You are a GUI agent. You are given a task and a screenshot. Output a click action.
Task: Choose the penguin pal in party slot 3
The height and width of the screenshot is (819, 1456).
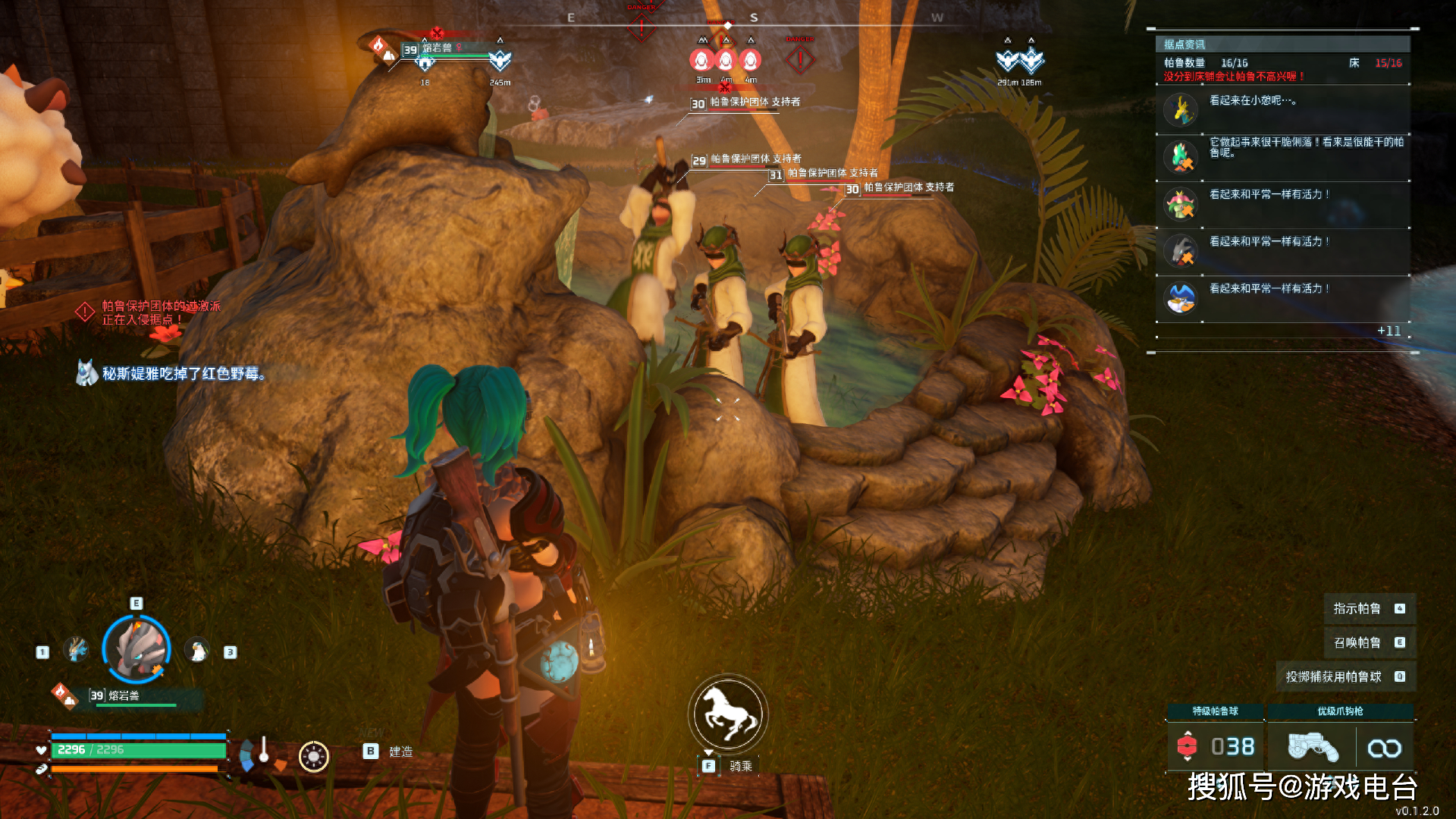click(x=197, y=651)
